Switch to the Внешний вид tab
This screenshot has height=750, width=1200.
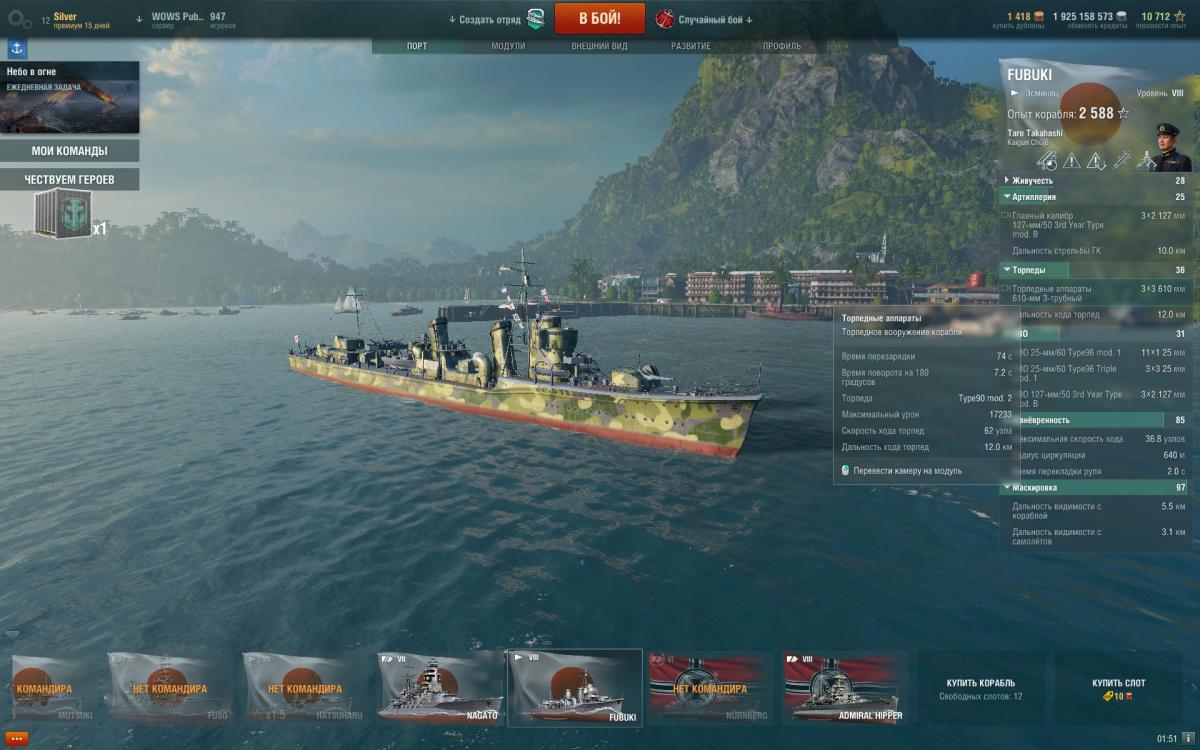[x=599, y=46]
